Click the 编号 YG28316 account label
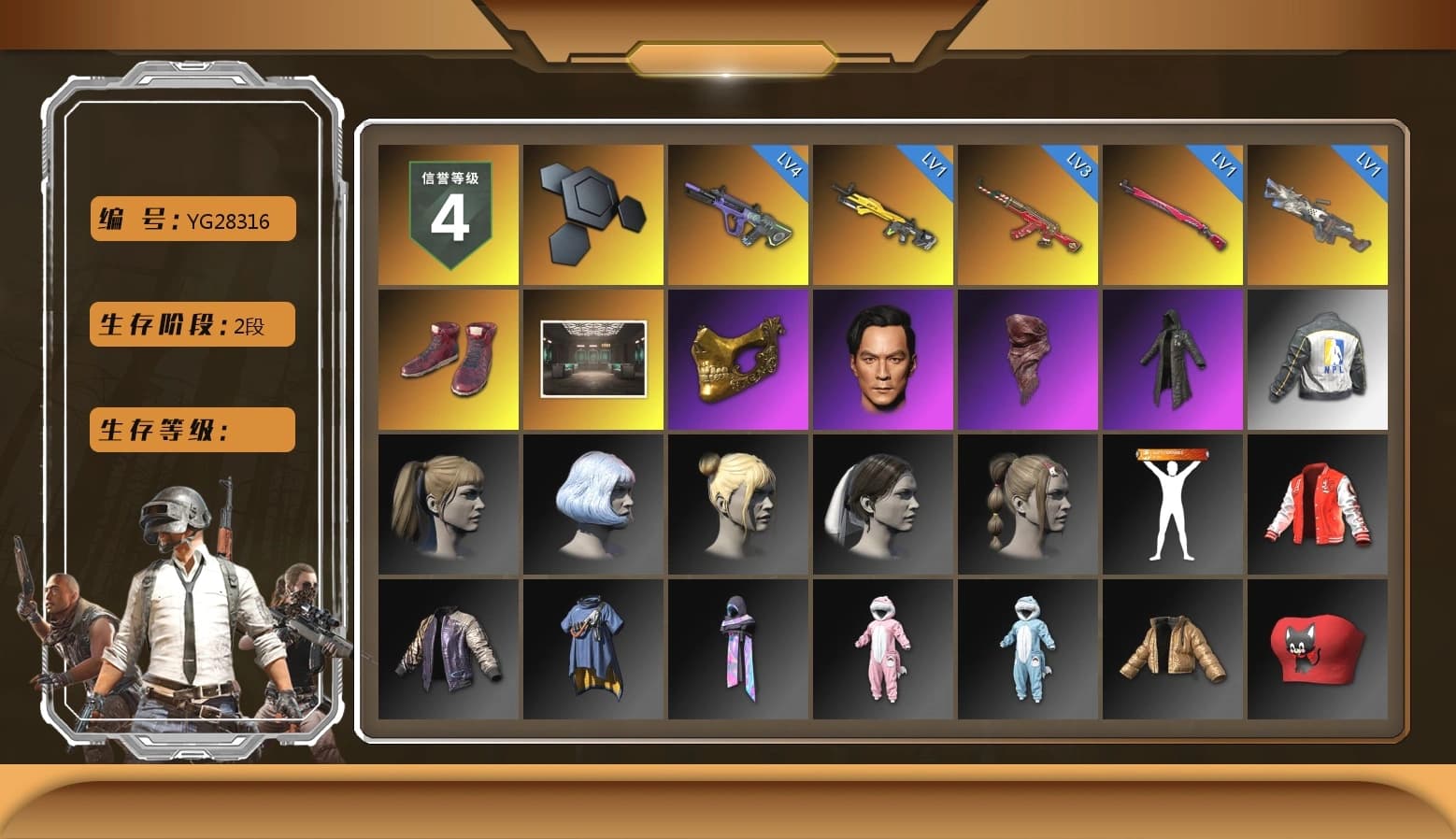This screenshot has height=839, width=1456. 191,220
